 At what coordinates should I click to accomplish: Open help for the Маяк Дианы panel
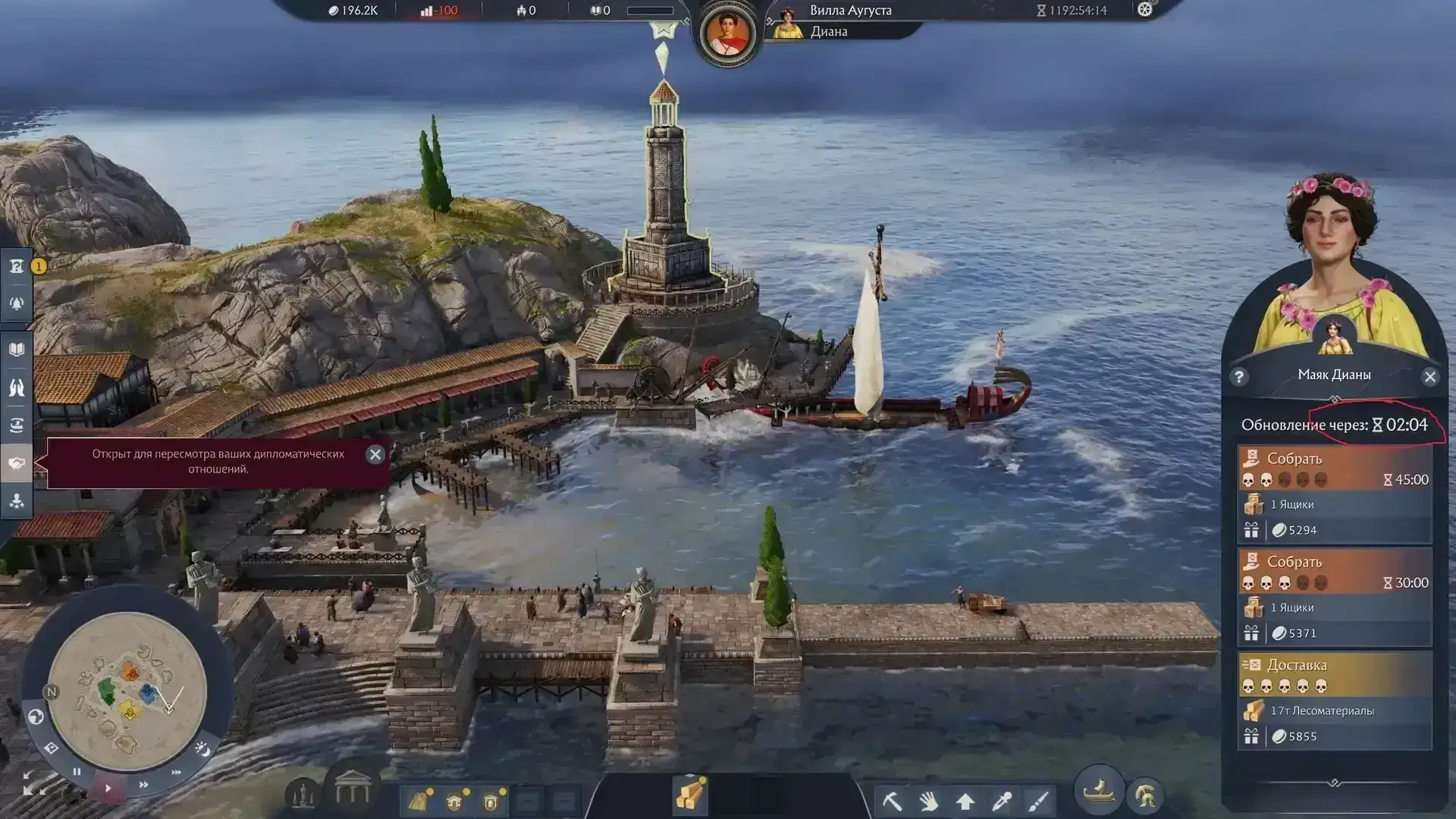pyautogui.click(x=1239, y=377)
